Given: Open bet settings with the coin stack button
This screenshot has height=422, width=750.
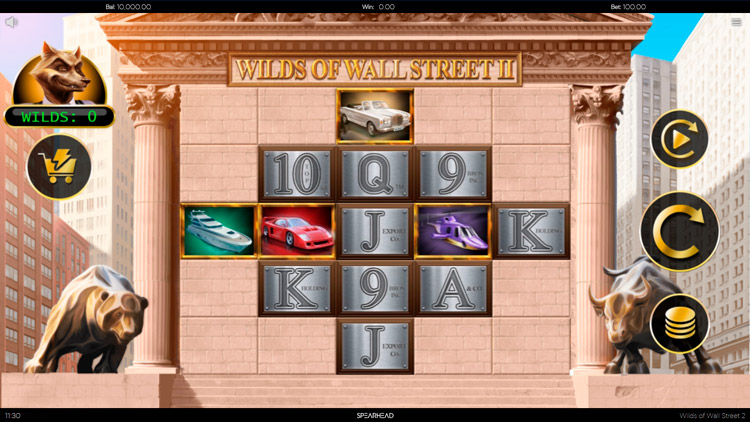Looking at the screenshot, I should [680, 323].
